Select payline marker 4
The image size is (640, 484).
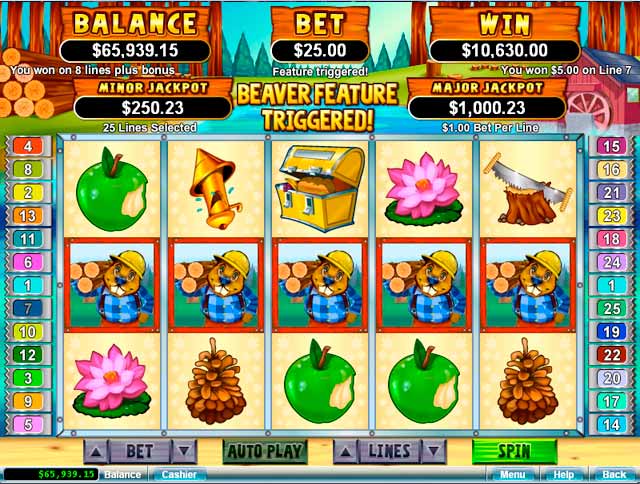27,147
